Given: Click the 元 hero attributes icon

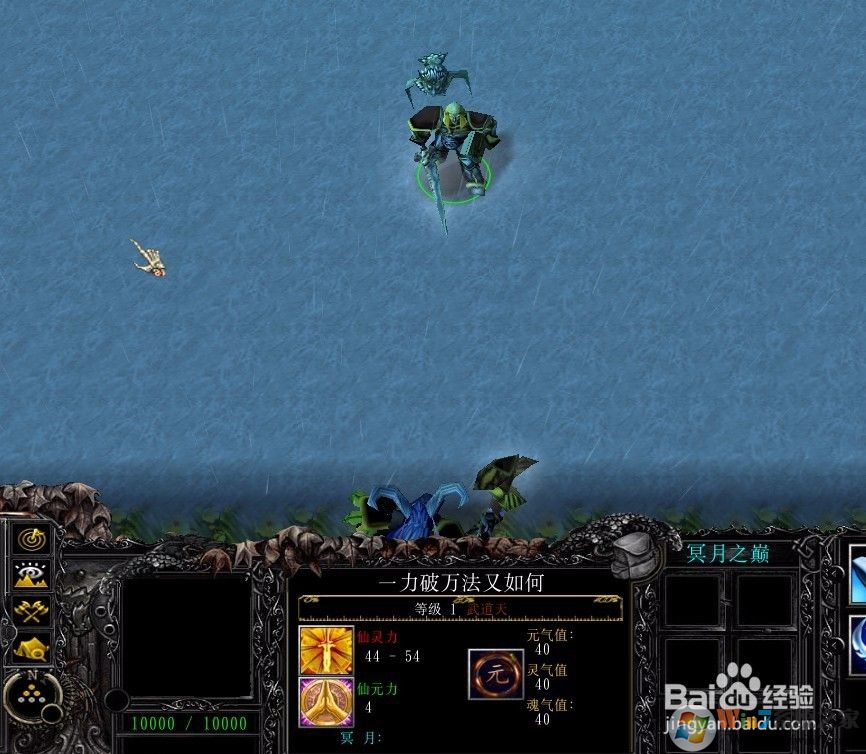Looking at the screenshot, I should (496, 673).
